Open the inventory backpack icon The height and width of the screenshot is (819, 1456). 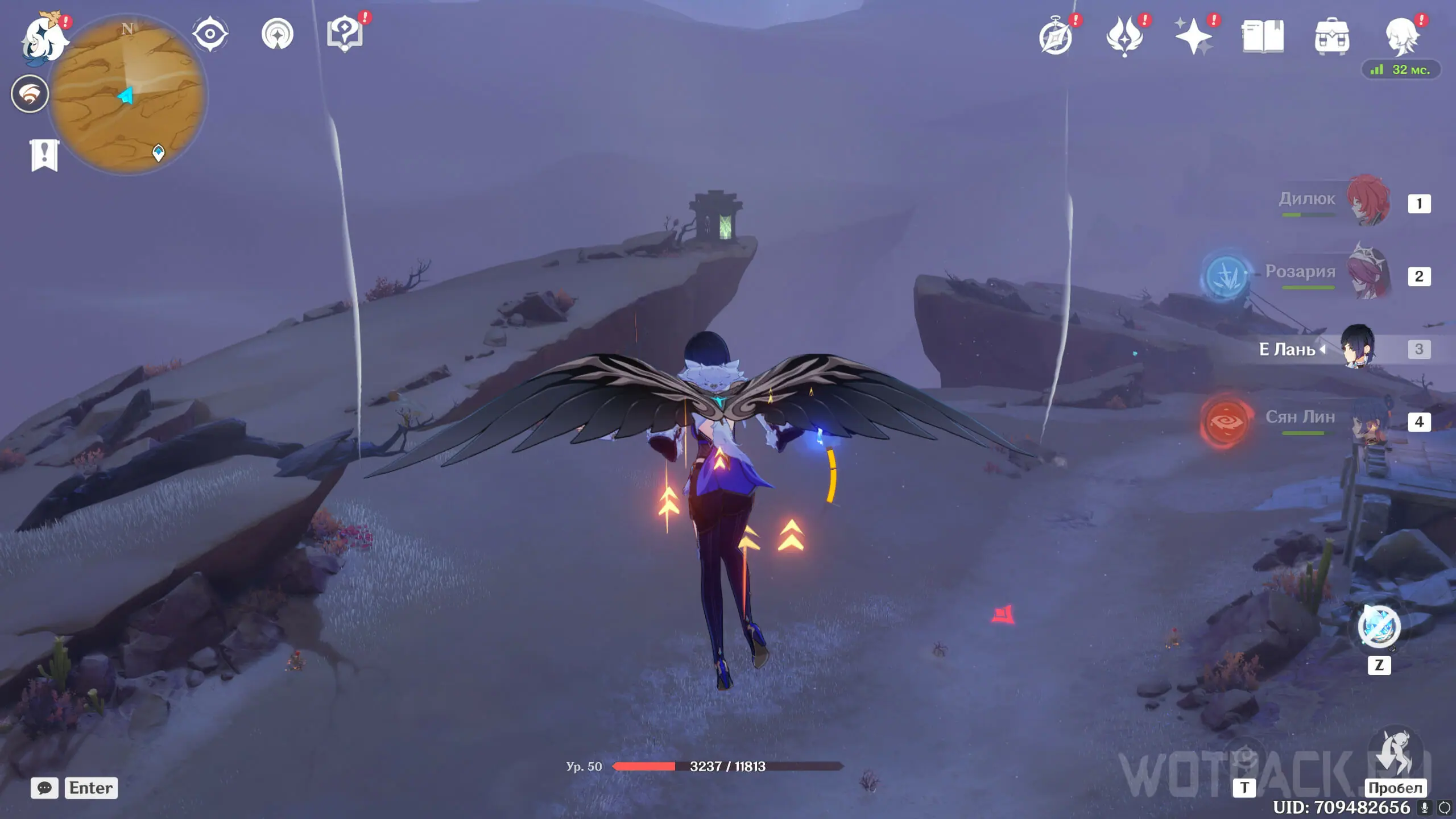1331,38
